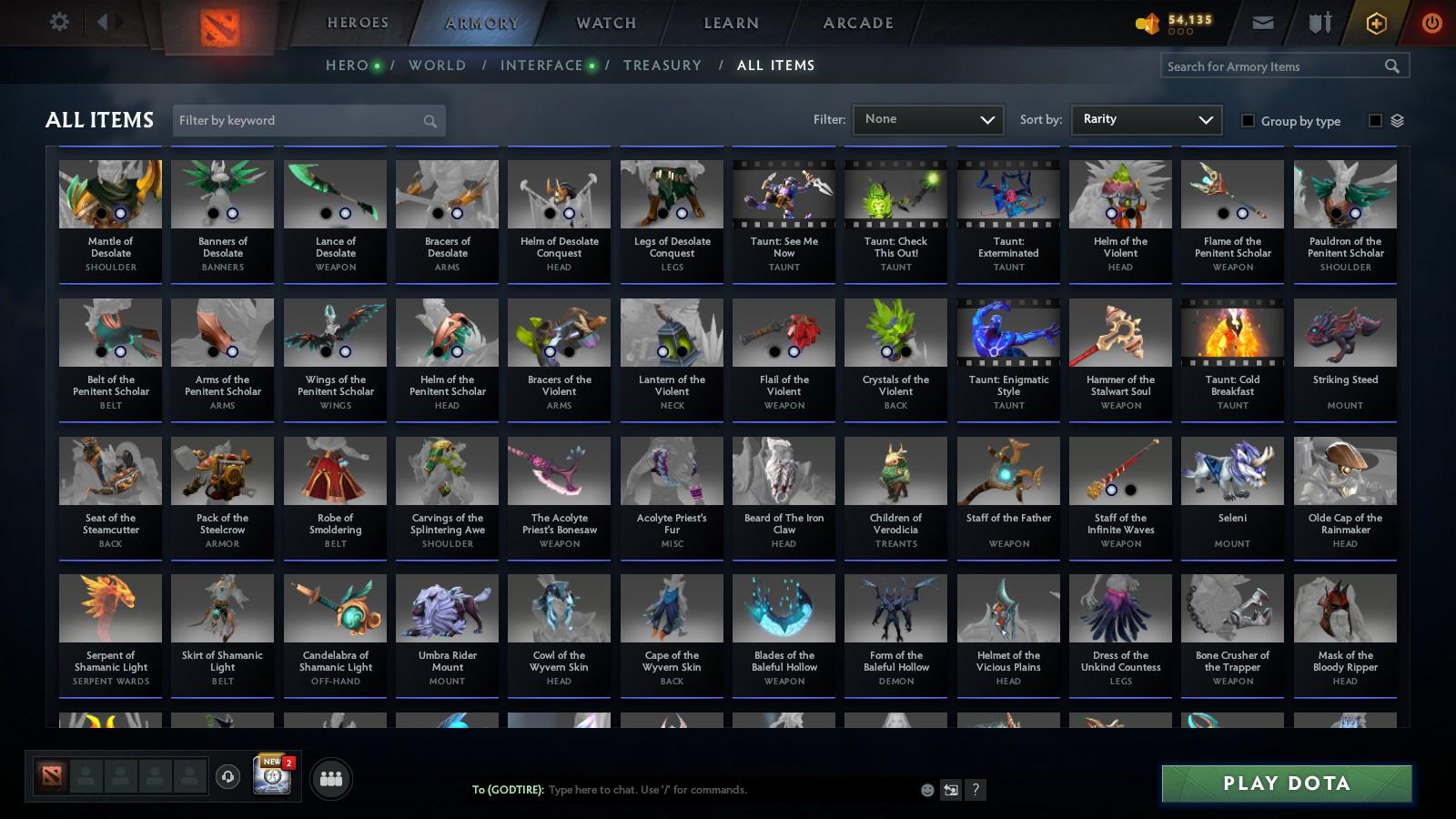Open the Sort by Rarity dropdown

point(1146,119)
